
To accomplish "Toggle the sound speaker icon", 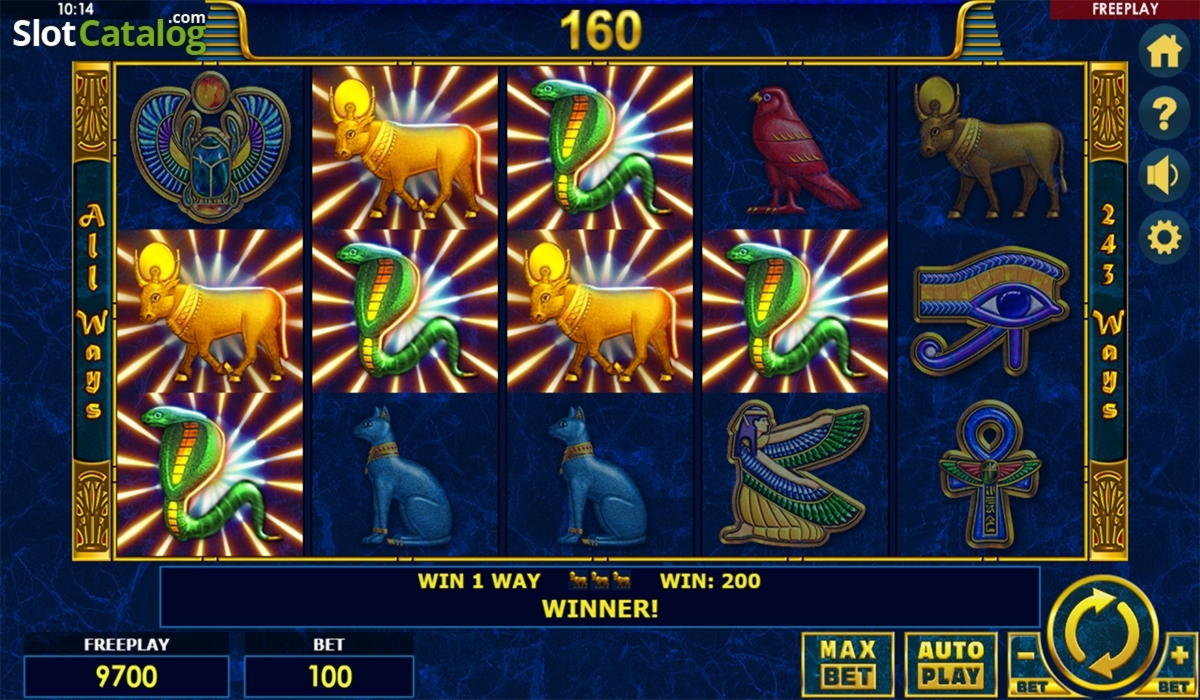I will click(1163, 176).
